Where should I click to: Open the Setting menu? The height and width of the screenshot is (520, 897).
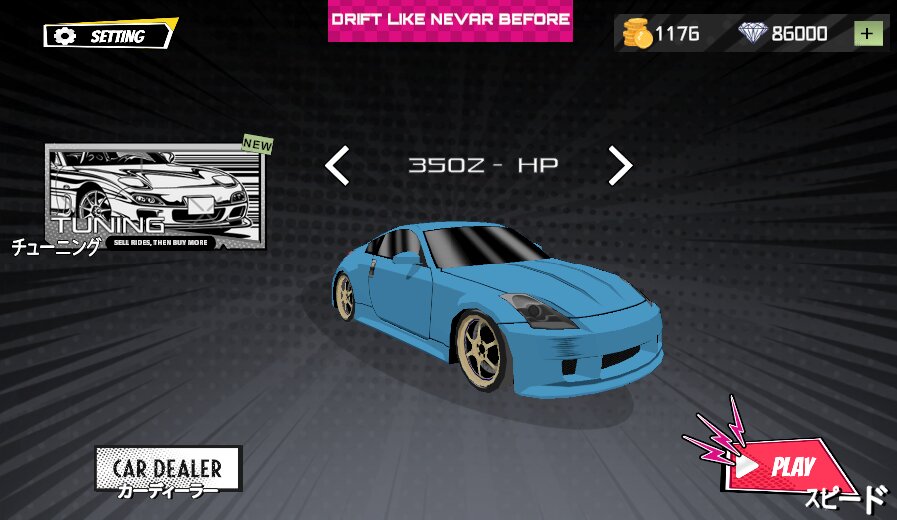coord(110,36)
